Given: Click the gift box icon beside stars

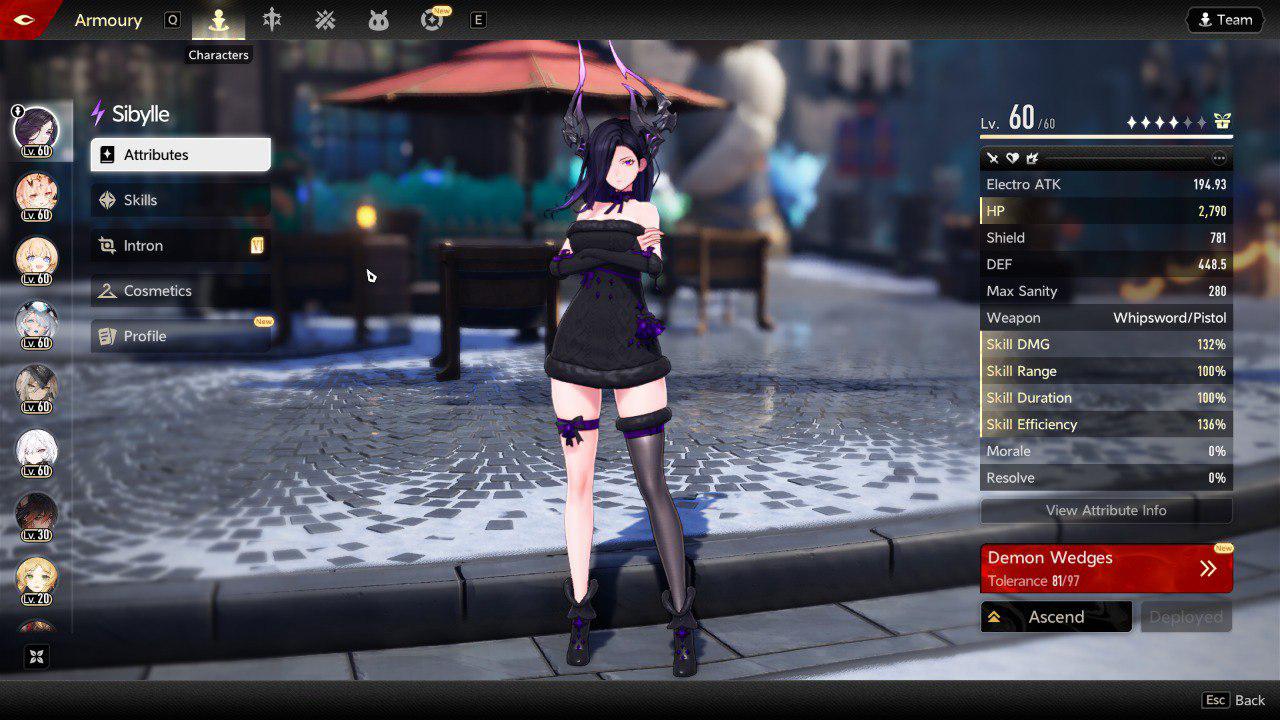Looking at the screenshot, I should tap(1222, 122).
